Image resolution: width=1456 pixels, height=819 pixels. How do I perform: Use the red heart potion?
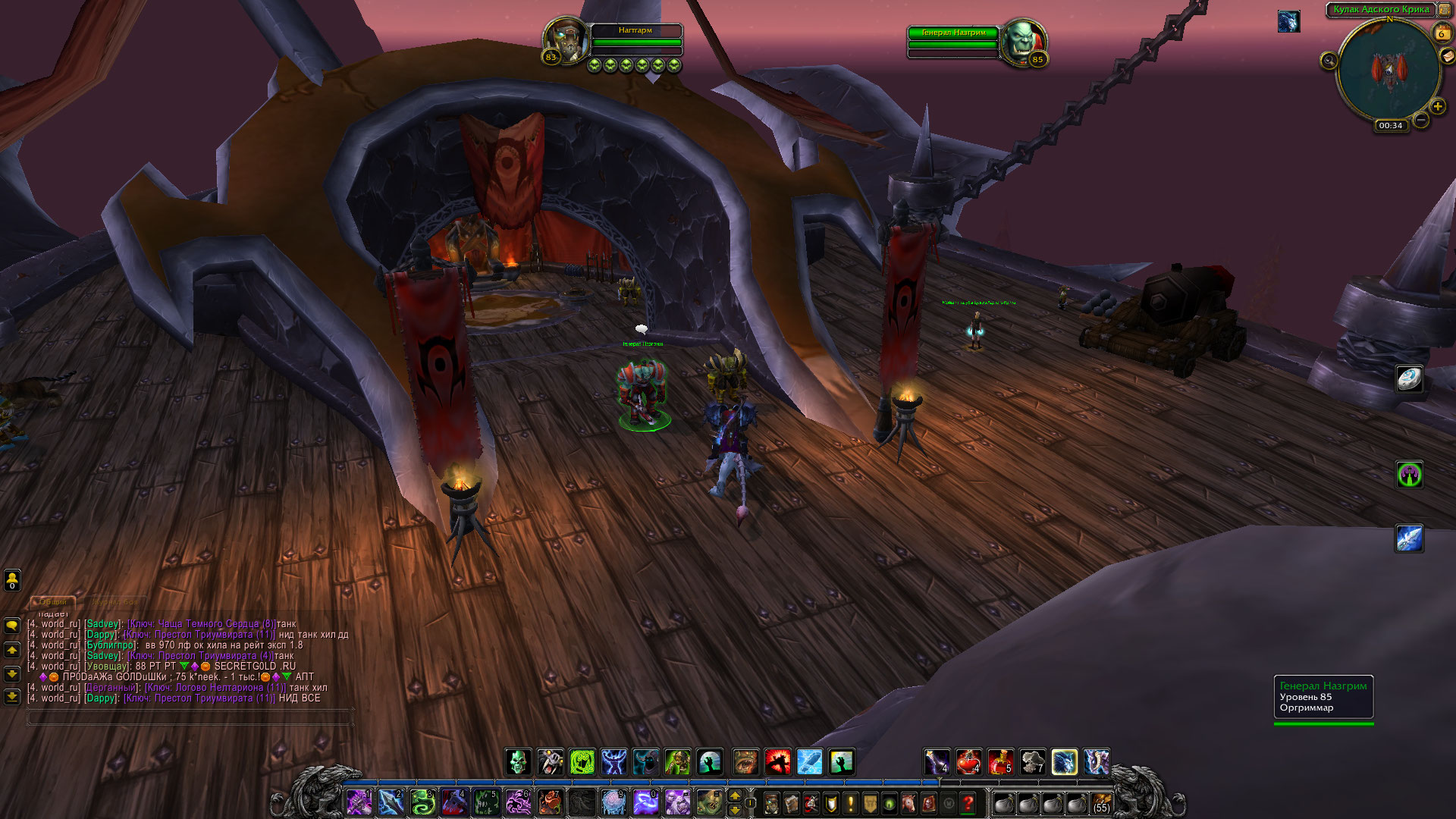(x=968, y=761)
